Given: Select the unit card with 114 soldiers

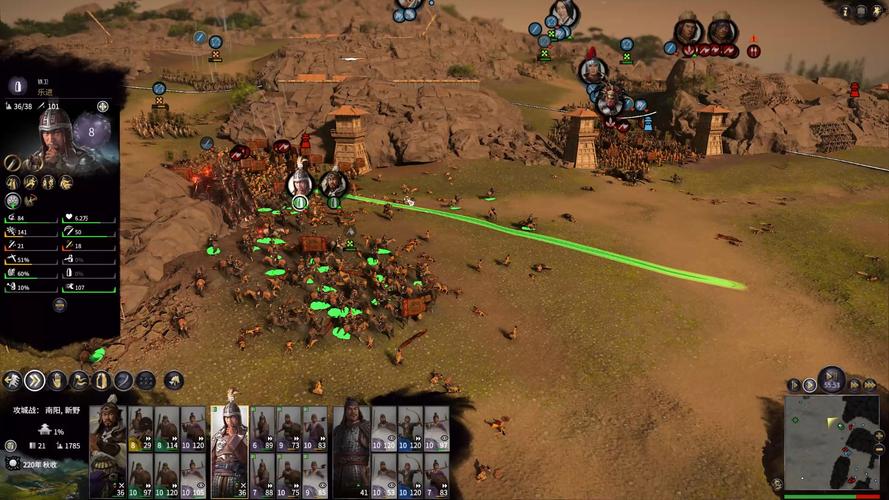Looking at the screenshot, I should 166,430.
